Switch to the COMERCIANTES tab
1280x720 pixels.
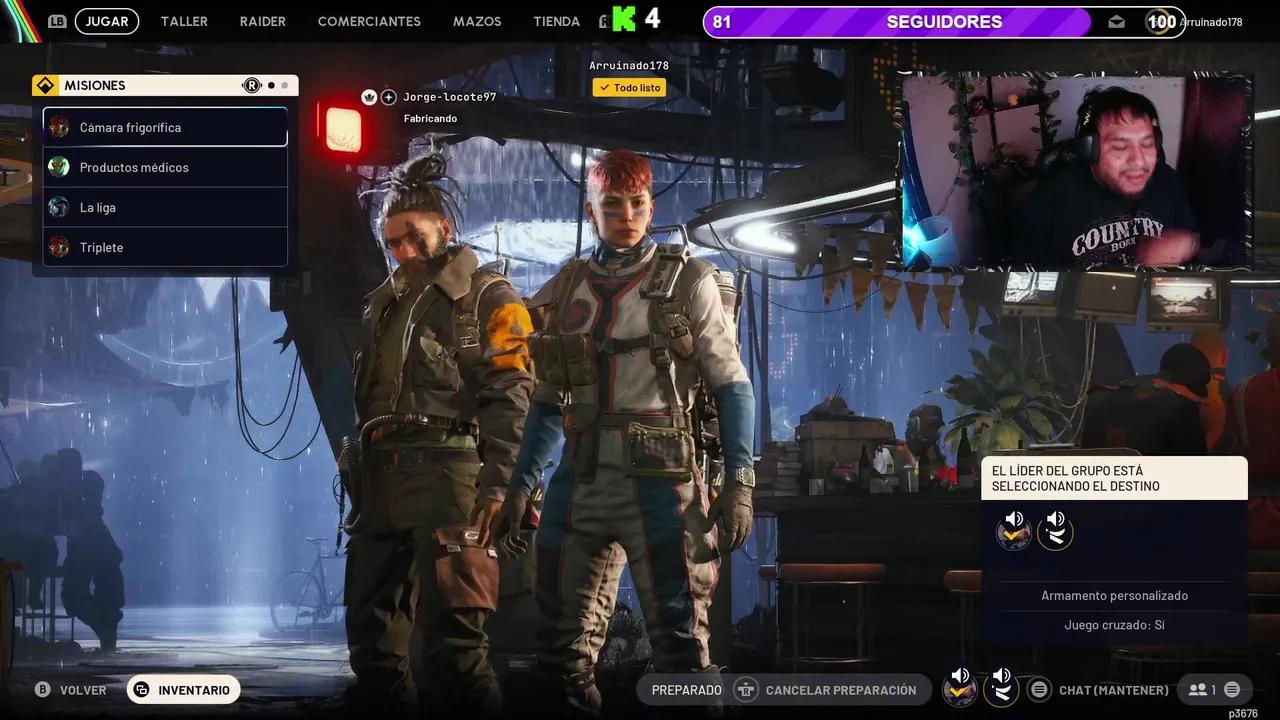click(369, 21)
